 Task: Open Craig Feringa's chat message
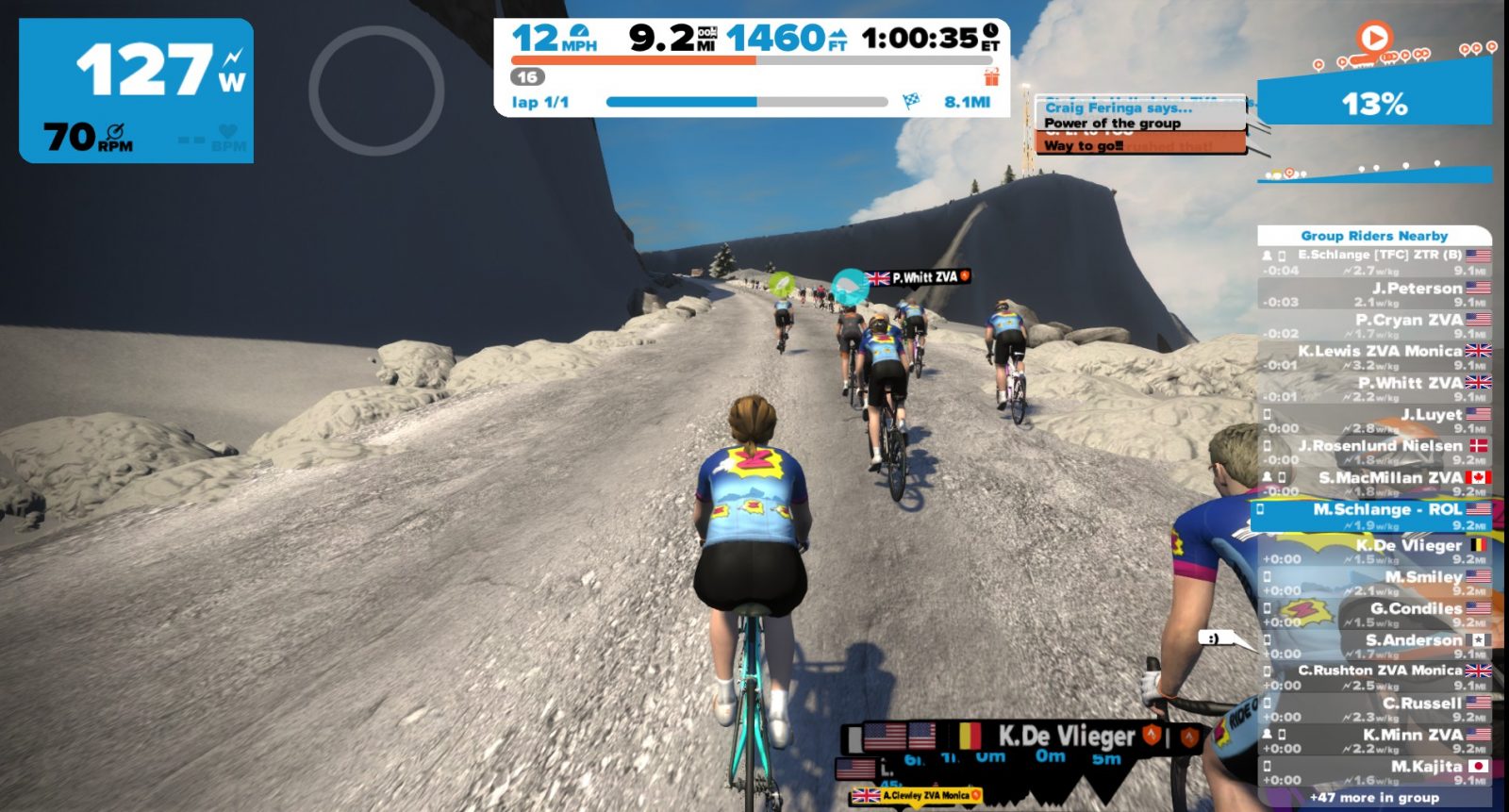point(1141,124)
